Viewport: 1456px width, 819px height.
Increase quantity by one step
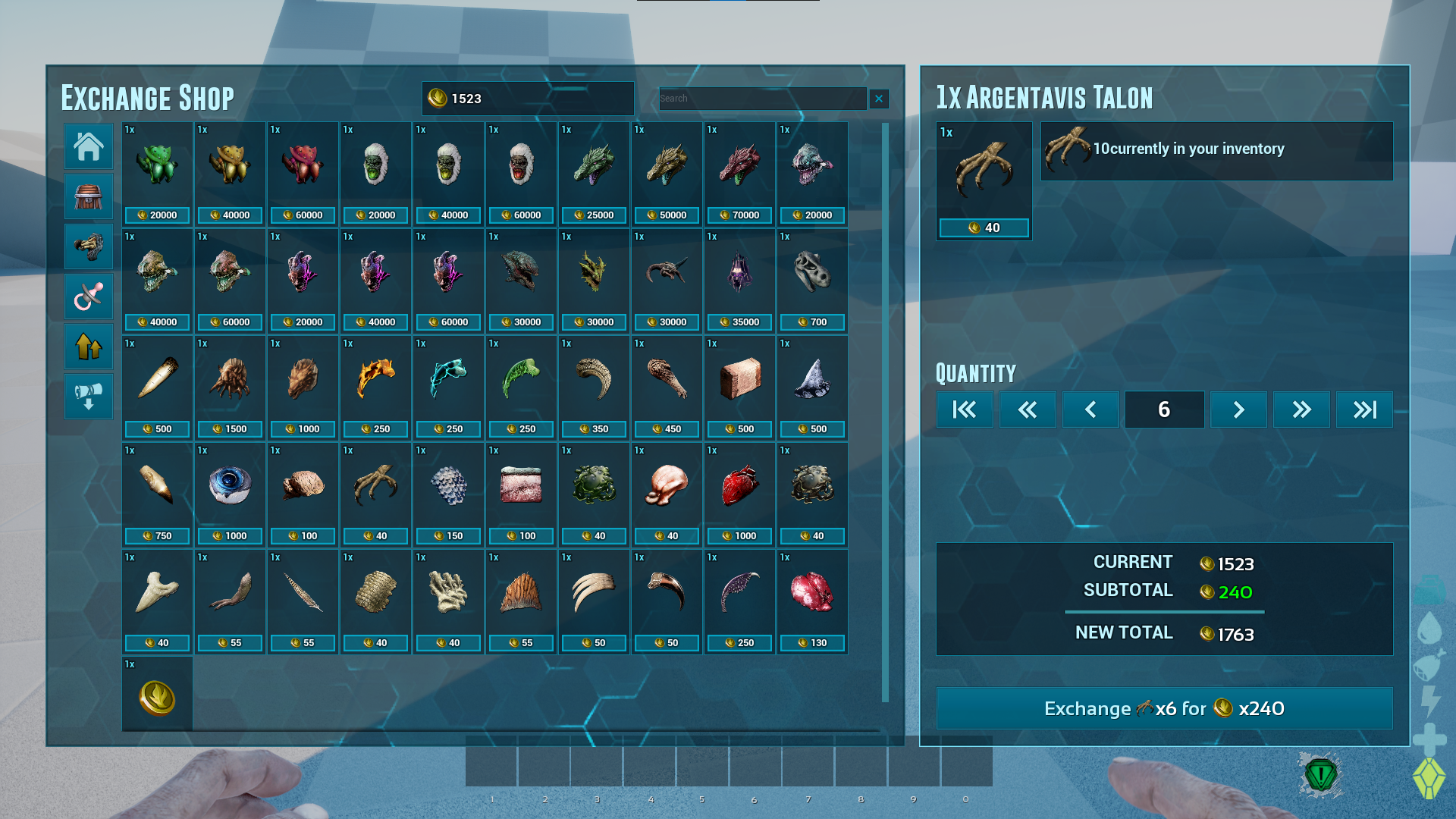click(1238, 409)
